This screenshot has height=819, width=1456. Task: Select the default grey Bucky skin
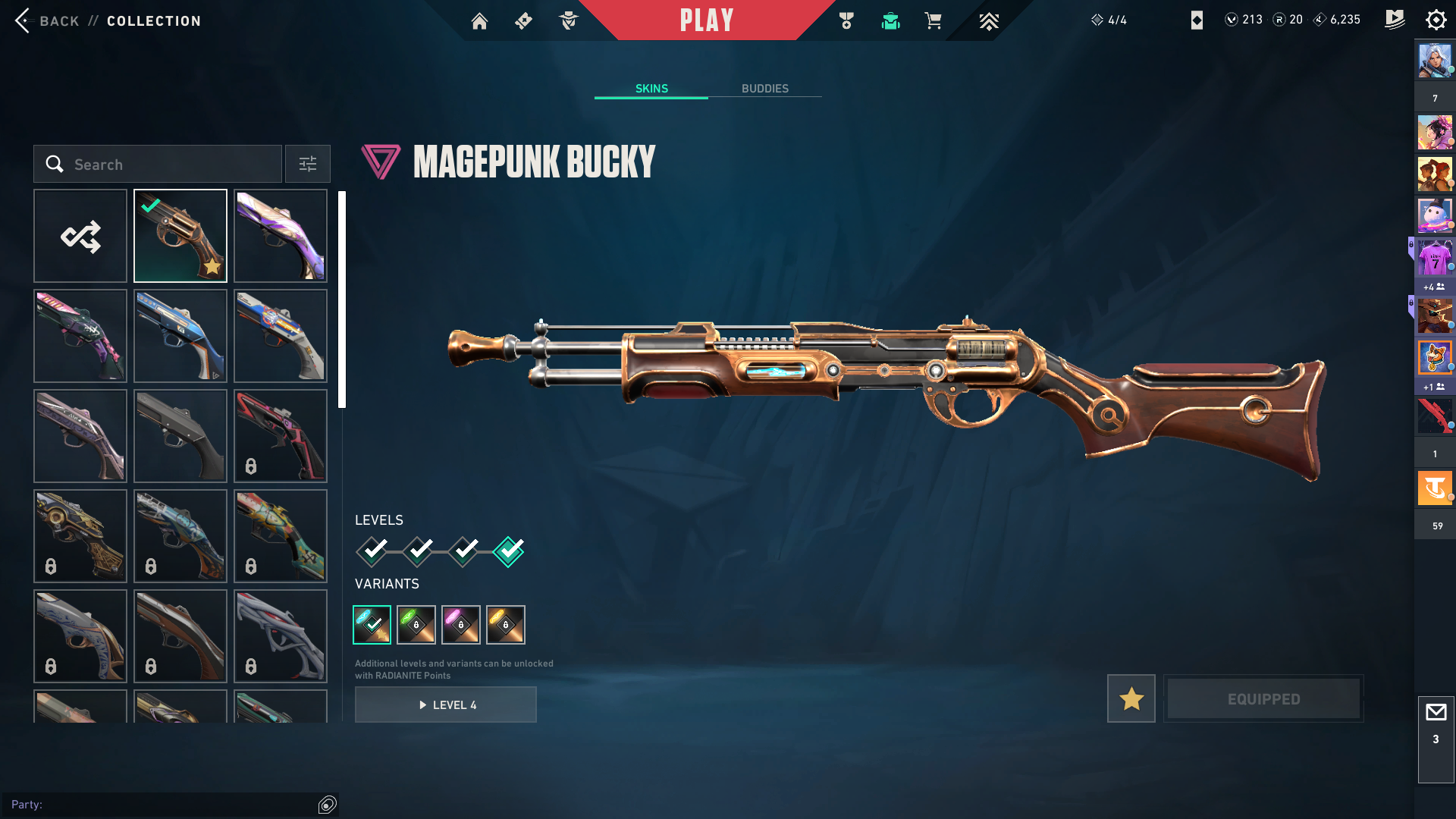point(180,436)
